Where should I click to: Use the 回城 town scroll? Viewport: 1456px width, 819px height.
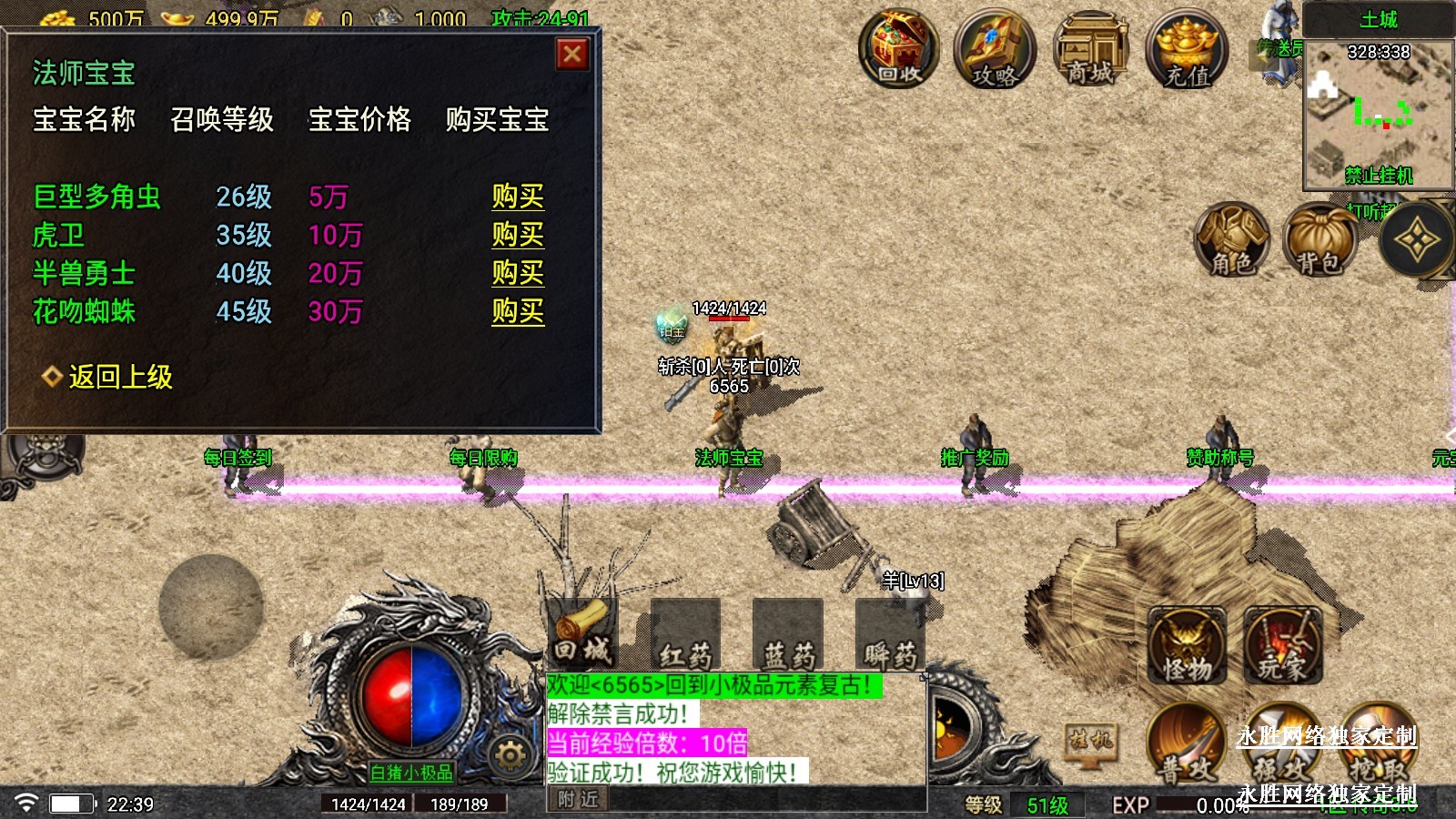(582, 634)
